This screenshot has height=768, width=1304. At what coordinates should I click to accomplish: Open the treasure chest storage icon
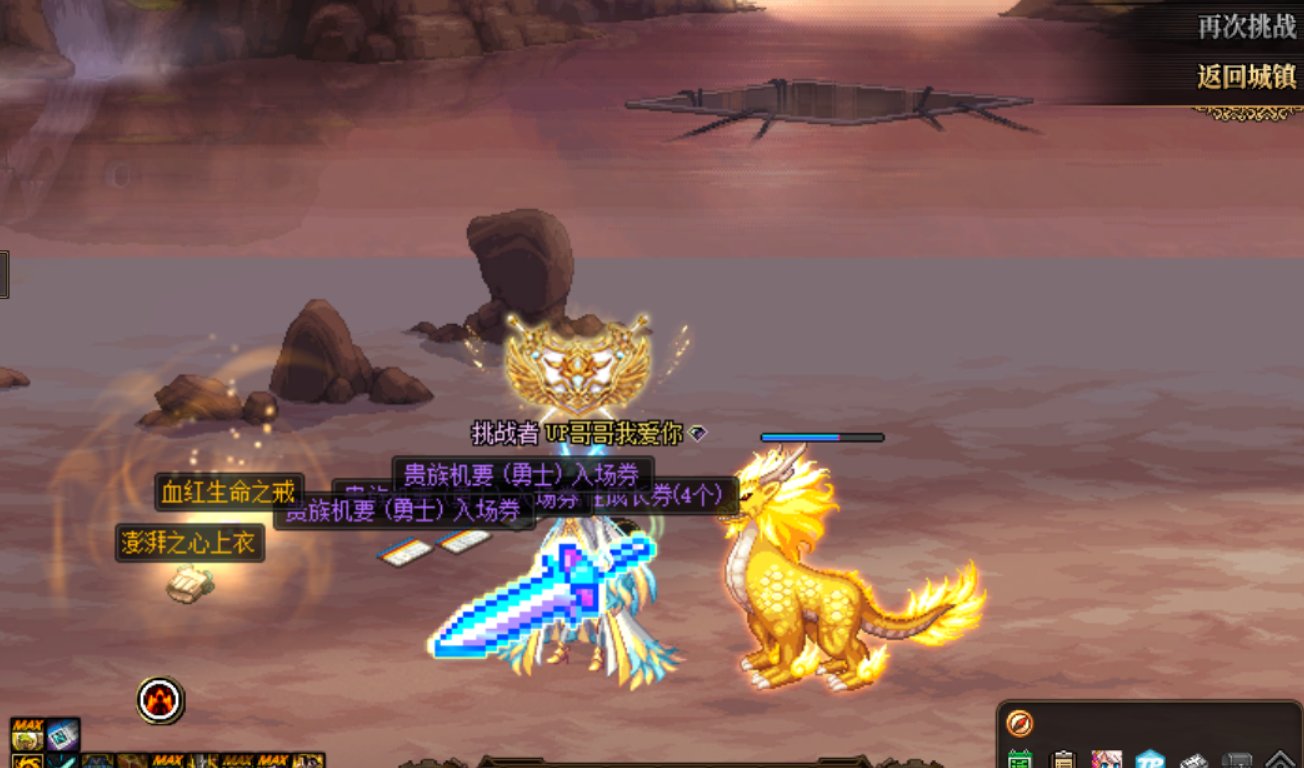click(1237, 760)
